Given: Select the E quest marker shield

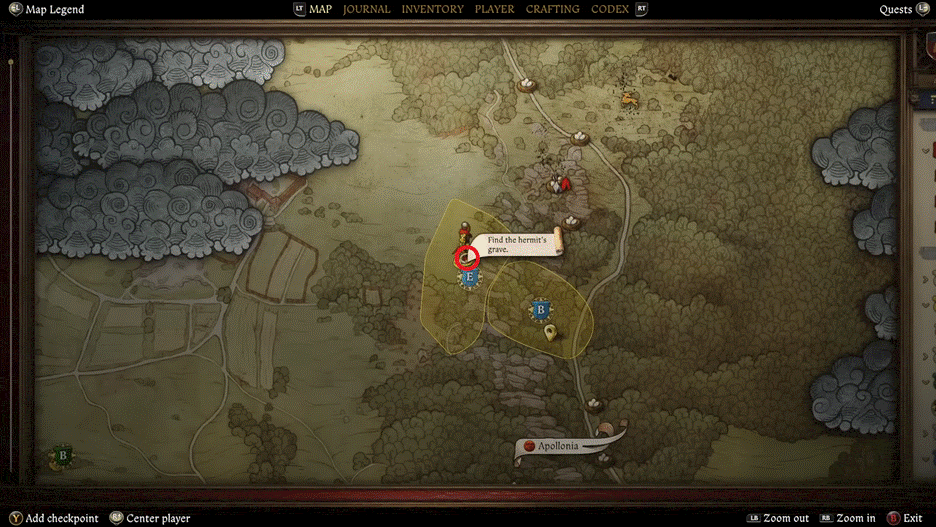Looking at the screenshot, I should pyautogui.click(x=470, y=279).
